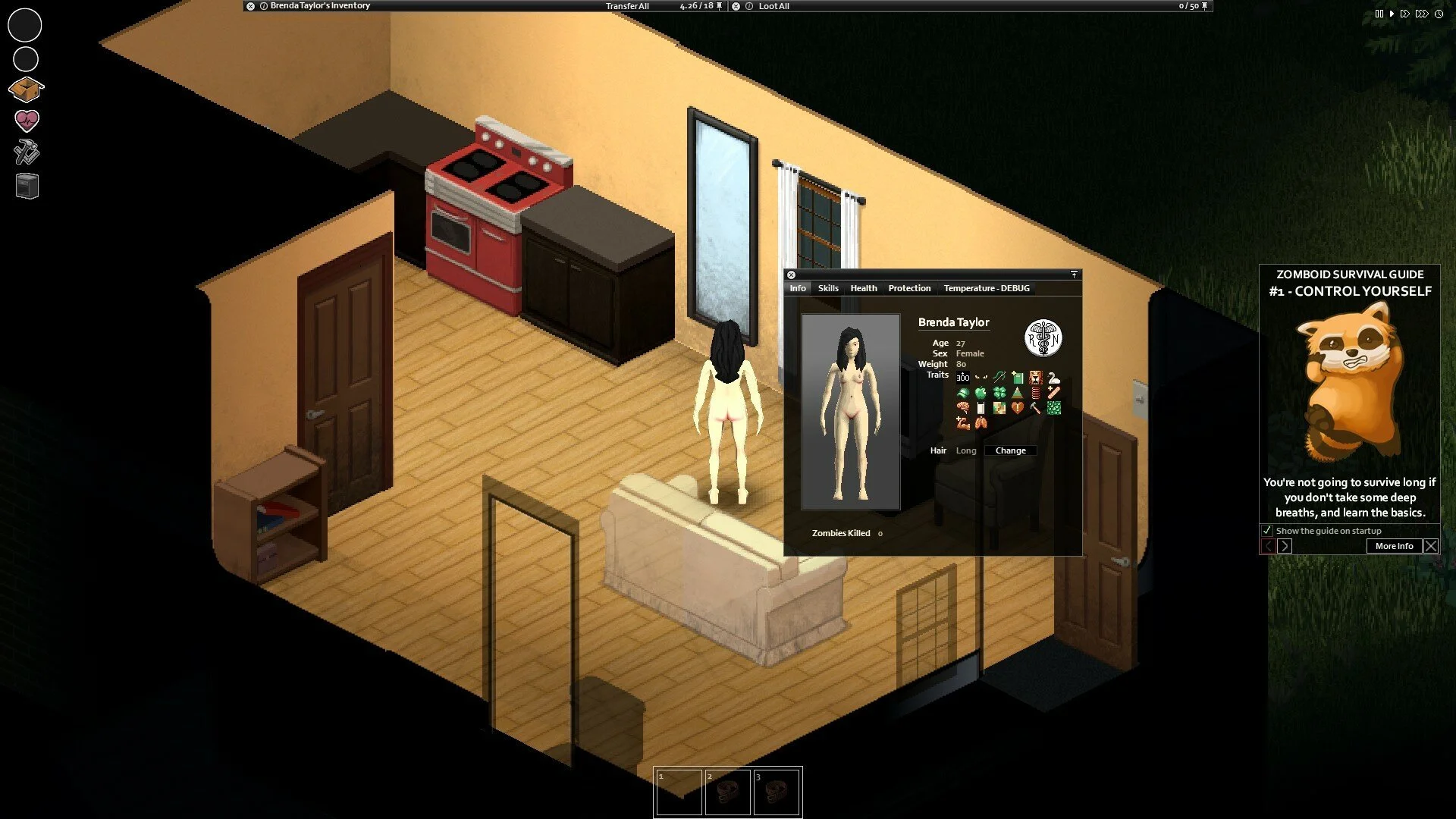The image size is (1456, 819).
Task: Click the clock wait icon
Action: (1439, 14)
